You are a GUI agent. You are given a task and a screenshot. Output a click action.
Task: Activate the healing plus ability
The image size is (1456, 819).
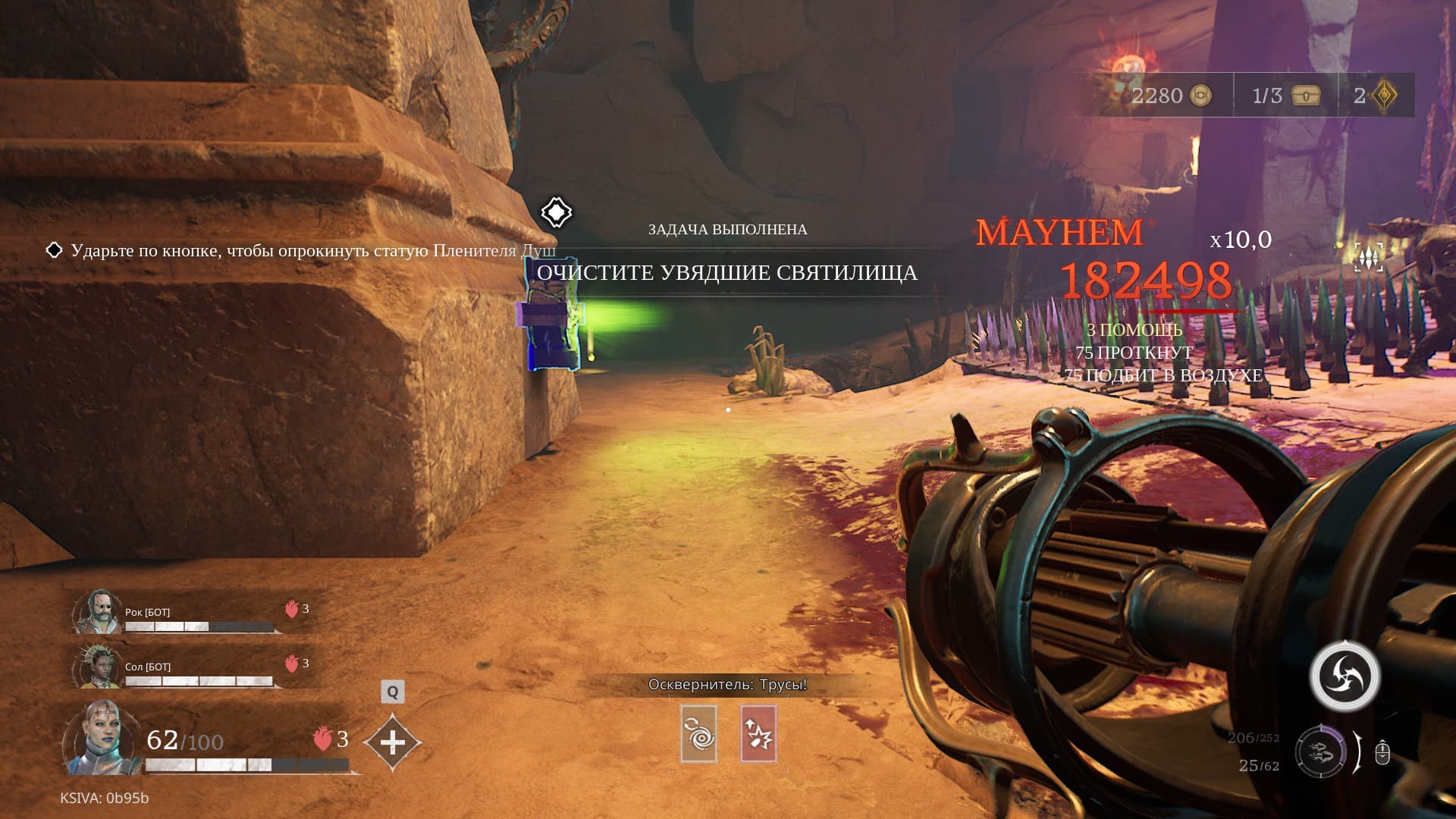pos(392,742)
